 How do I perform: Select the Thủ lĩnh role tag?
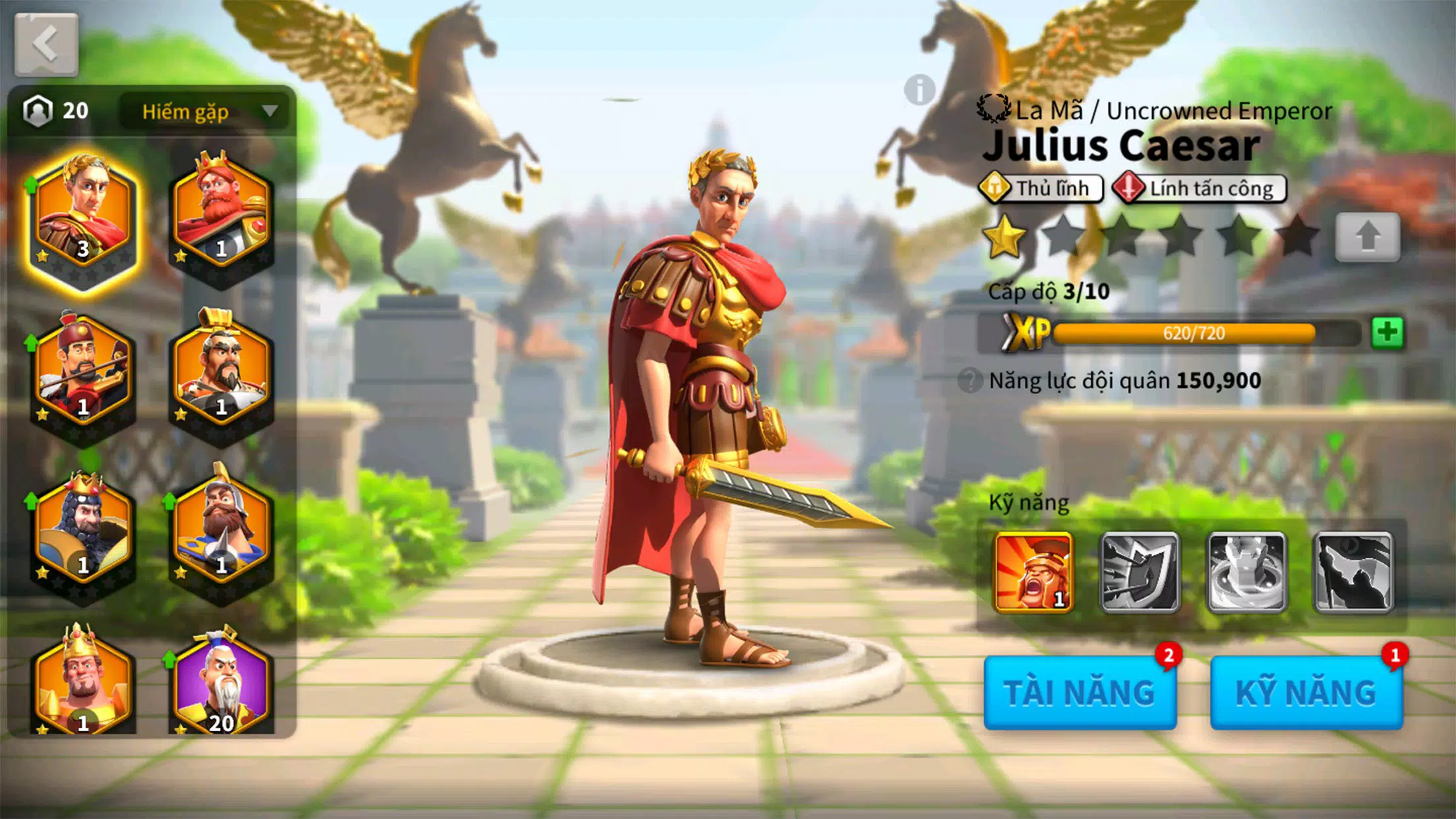pyautogui.click(x=1041, y=188)
